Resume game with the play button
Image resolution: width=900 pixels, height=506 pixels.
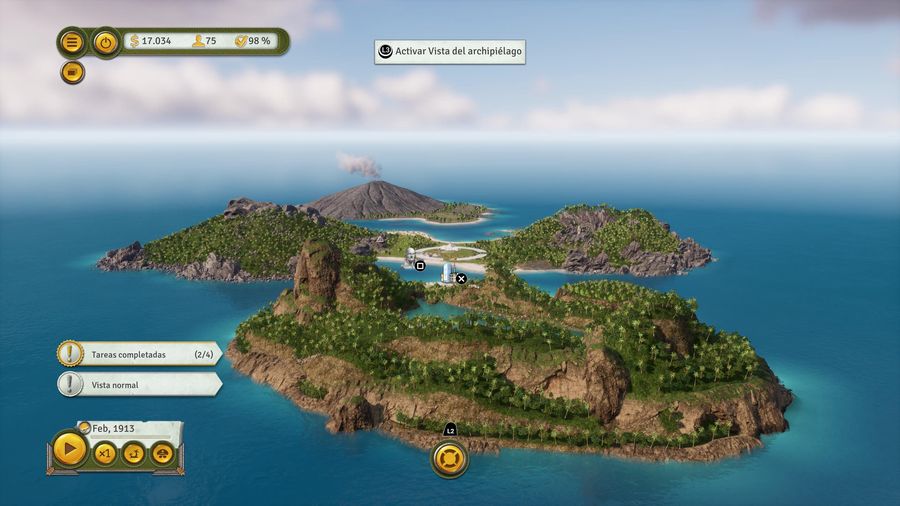(x=69, y=449)
